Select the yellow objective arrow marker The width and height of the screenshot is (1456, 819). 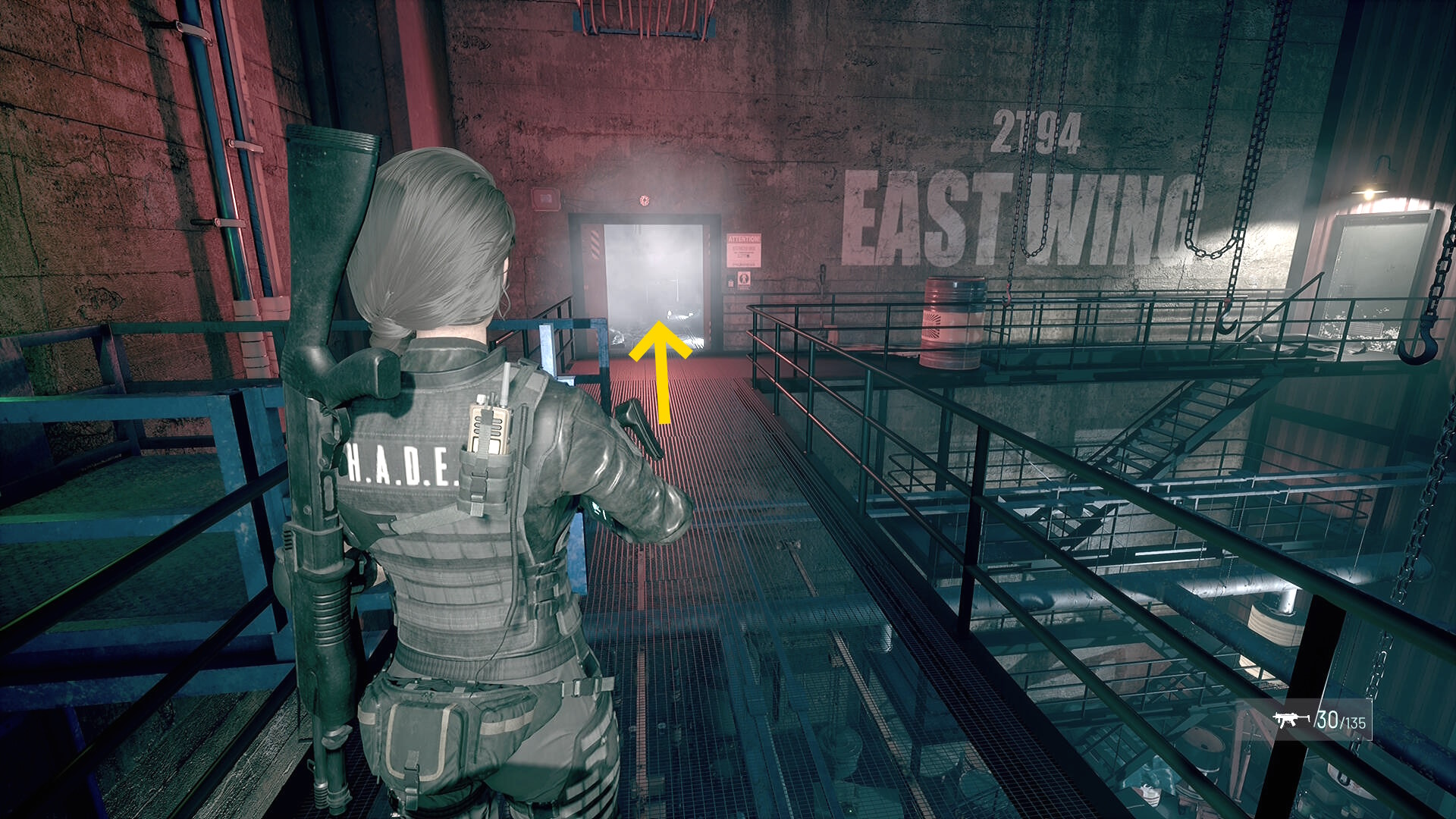pos(661,371)
